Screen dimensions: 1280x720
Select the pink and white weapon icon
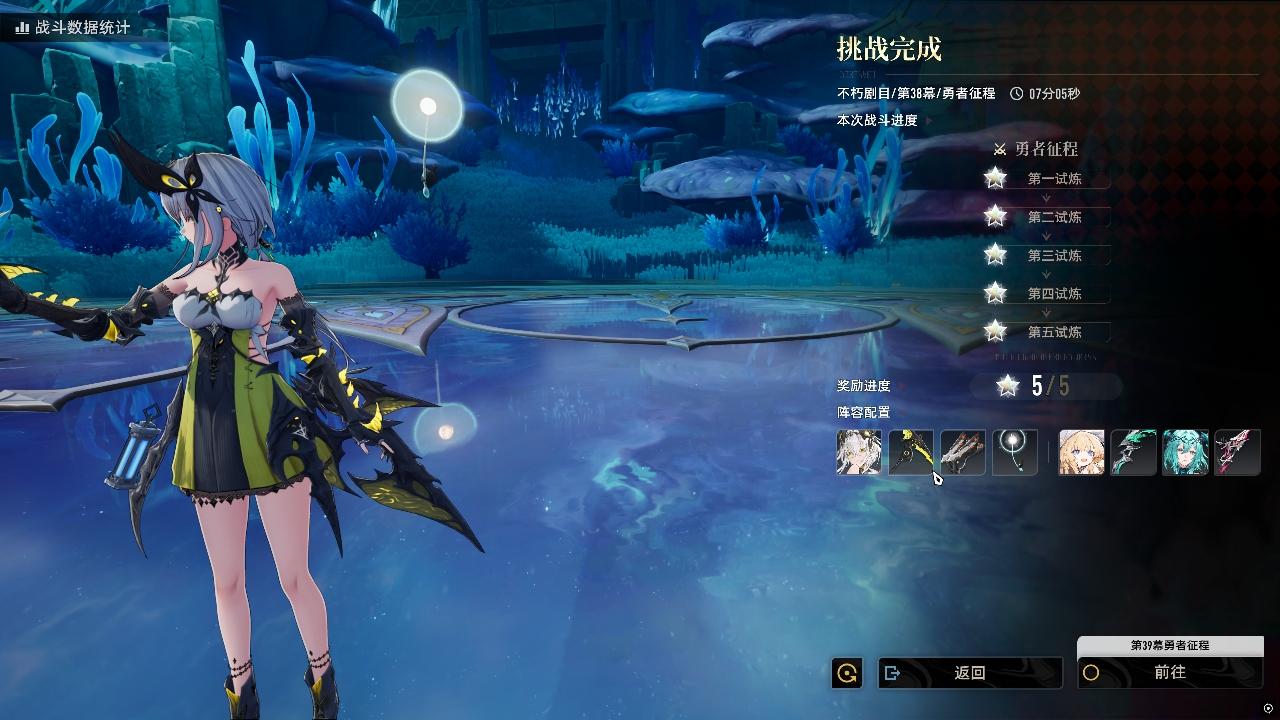1237,452
